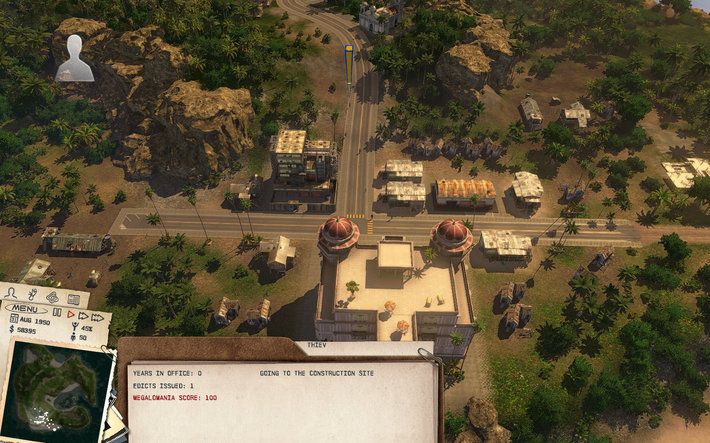This screenshot has height=443, width=710.
Task: Switch to fast forward speed
Action: click(x=83, y=314)
